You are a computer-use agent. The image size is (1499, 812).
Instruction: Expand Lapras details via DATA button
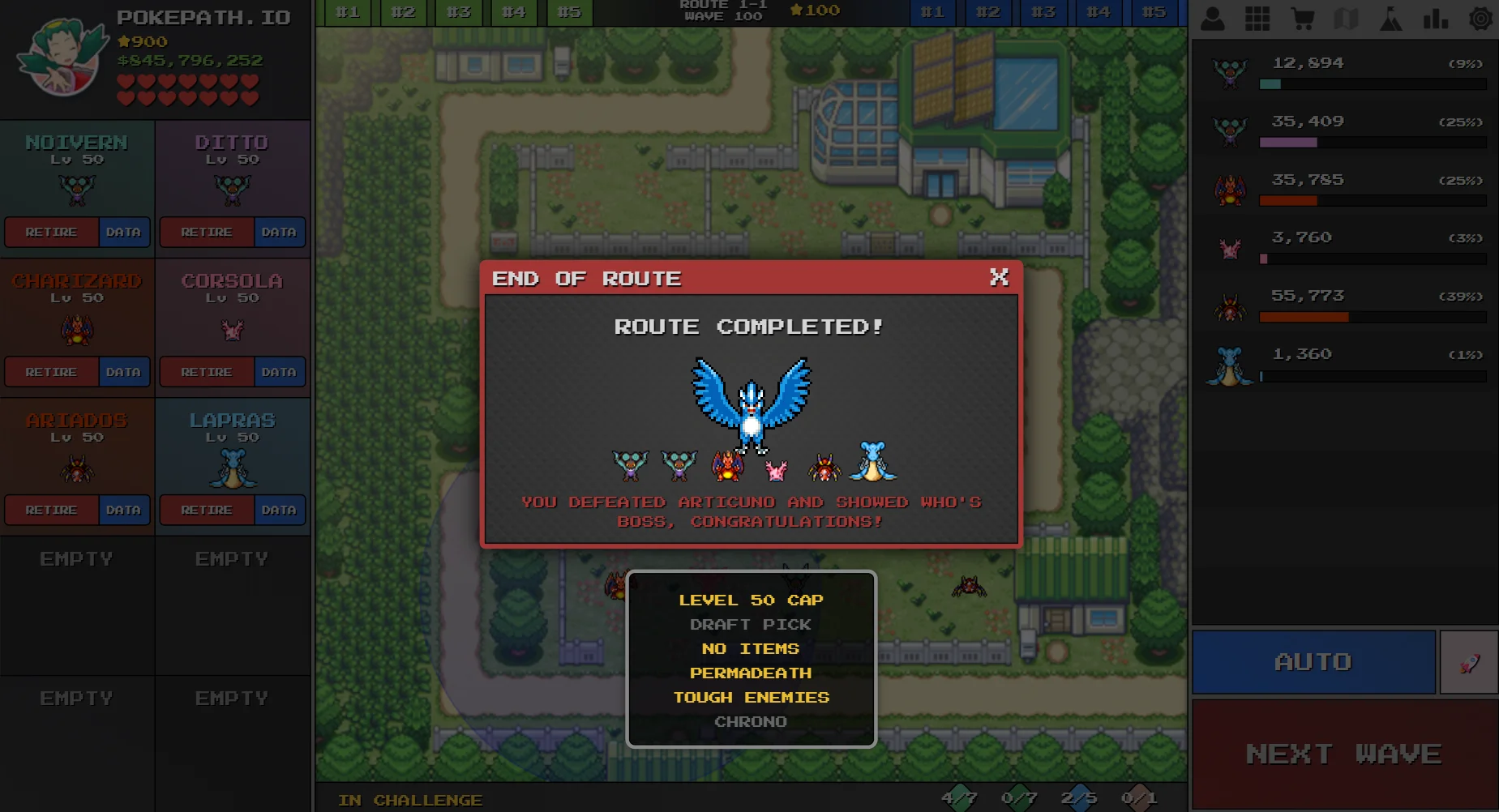pos(278,510)
